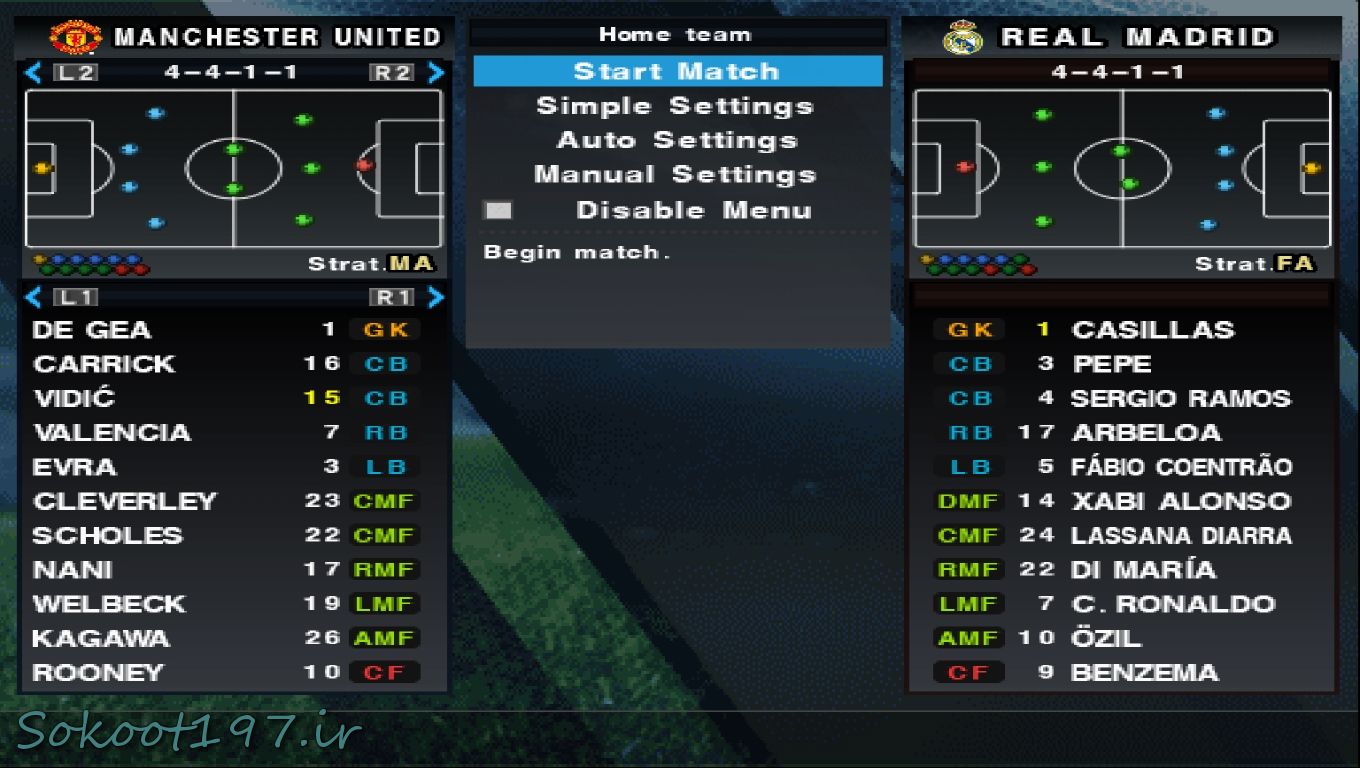The width and height of the screenshot is (1360, 768).
Task: Click Manchester United's formation pitch diagram
Action: [x=234, y=168]
